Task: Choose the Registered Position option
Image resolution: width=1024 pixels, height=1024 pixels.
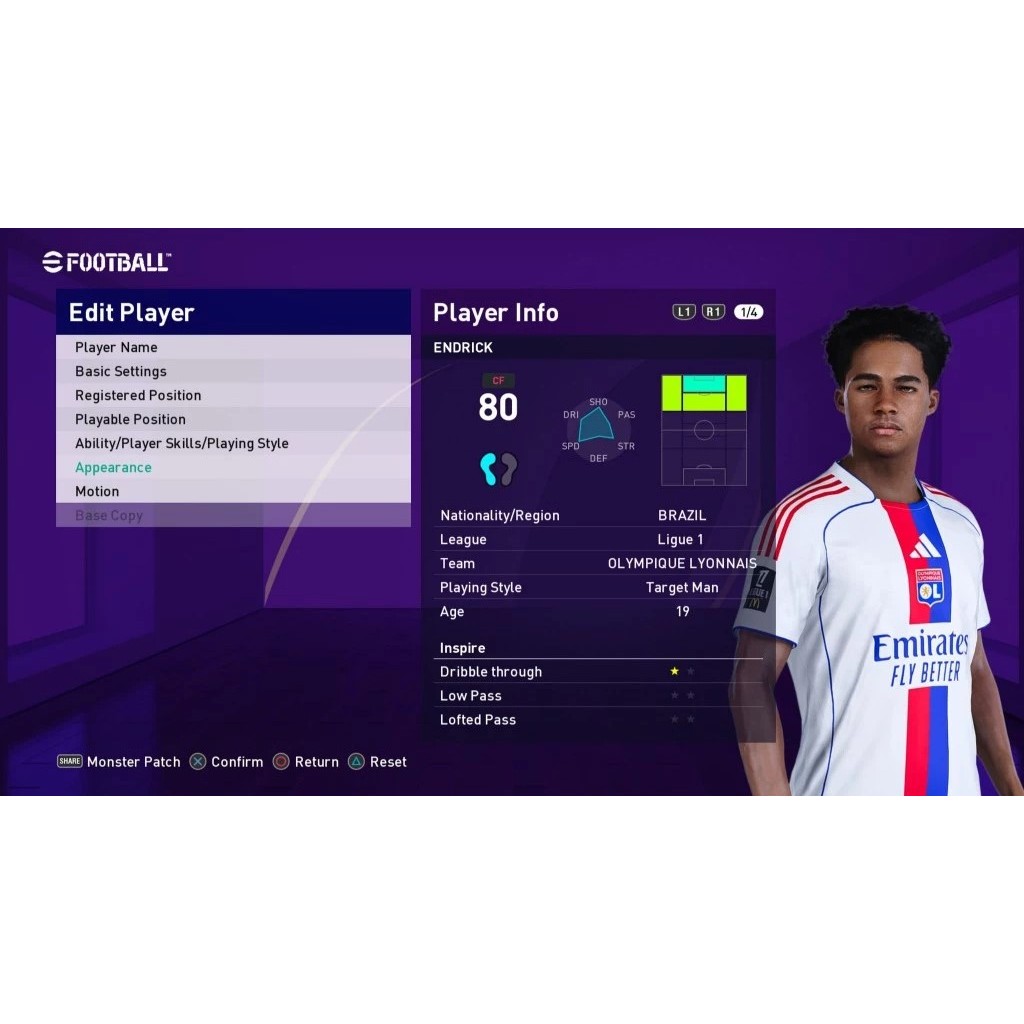Action: pyautogui.click(x=138, y=395)
